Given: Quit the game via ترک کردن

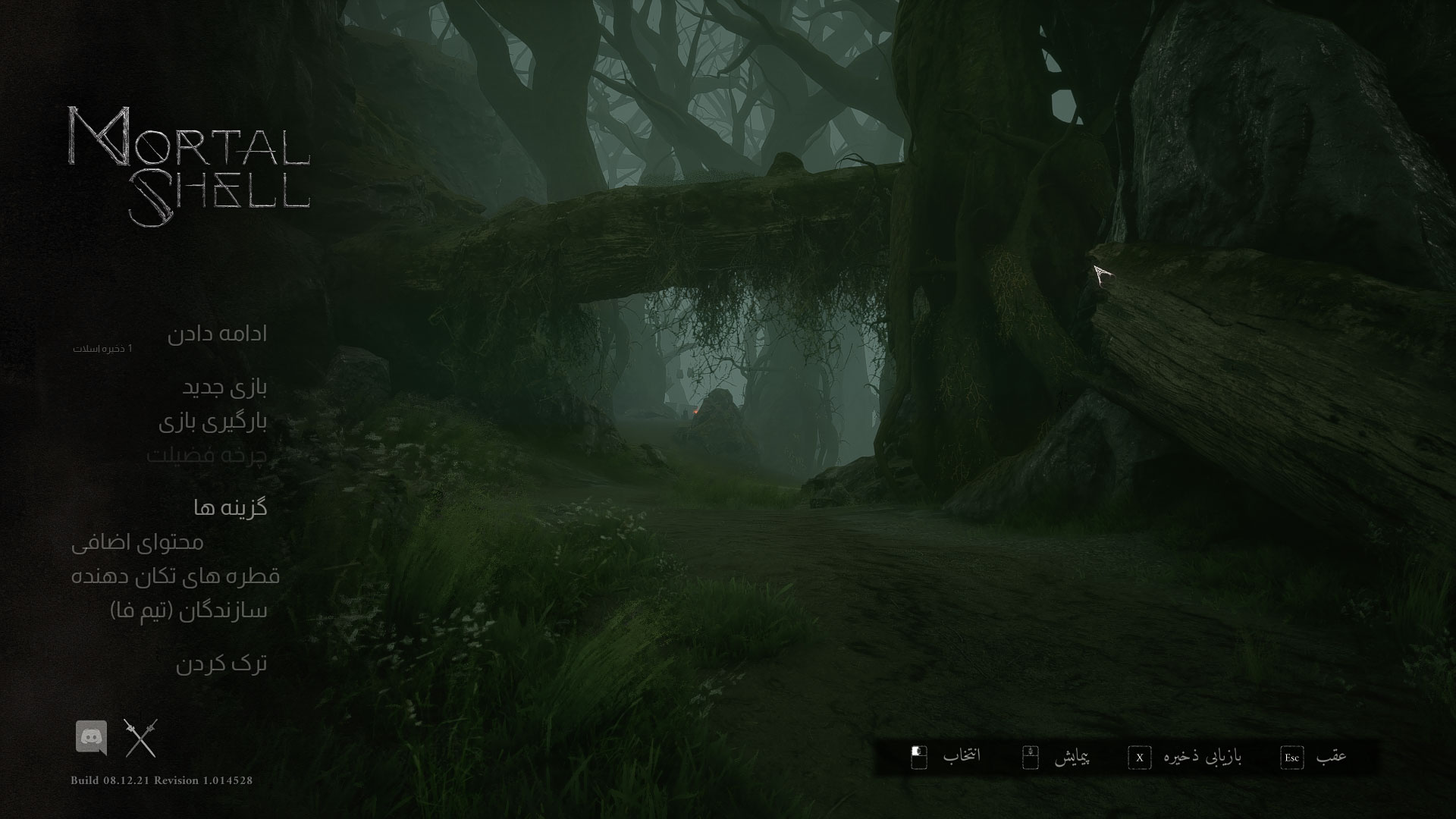Looking at the screenshot, I should pos(221,664).
